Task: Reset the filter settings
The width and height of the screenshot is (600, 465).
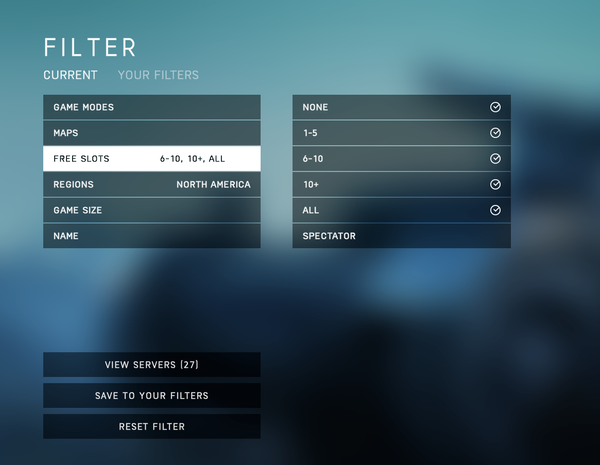Action: click(x=151, y=427)
